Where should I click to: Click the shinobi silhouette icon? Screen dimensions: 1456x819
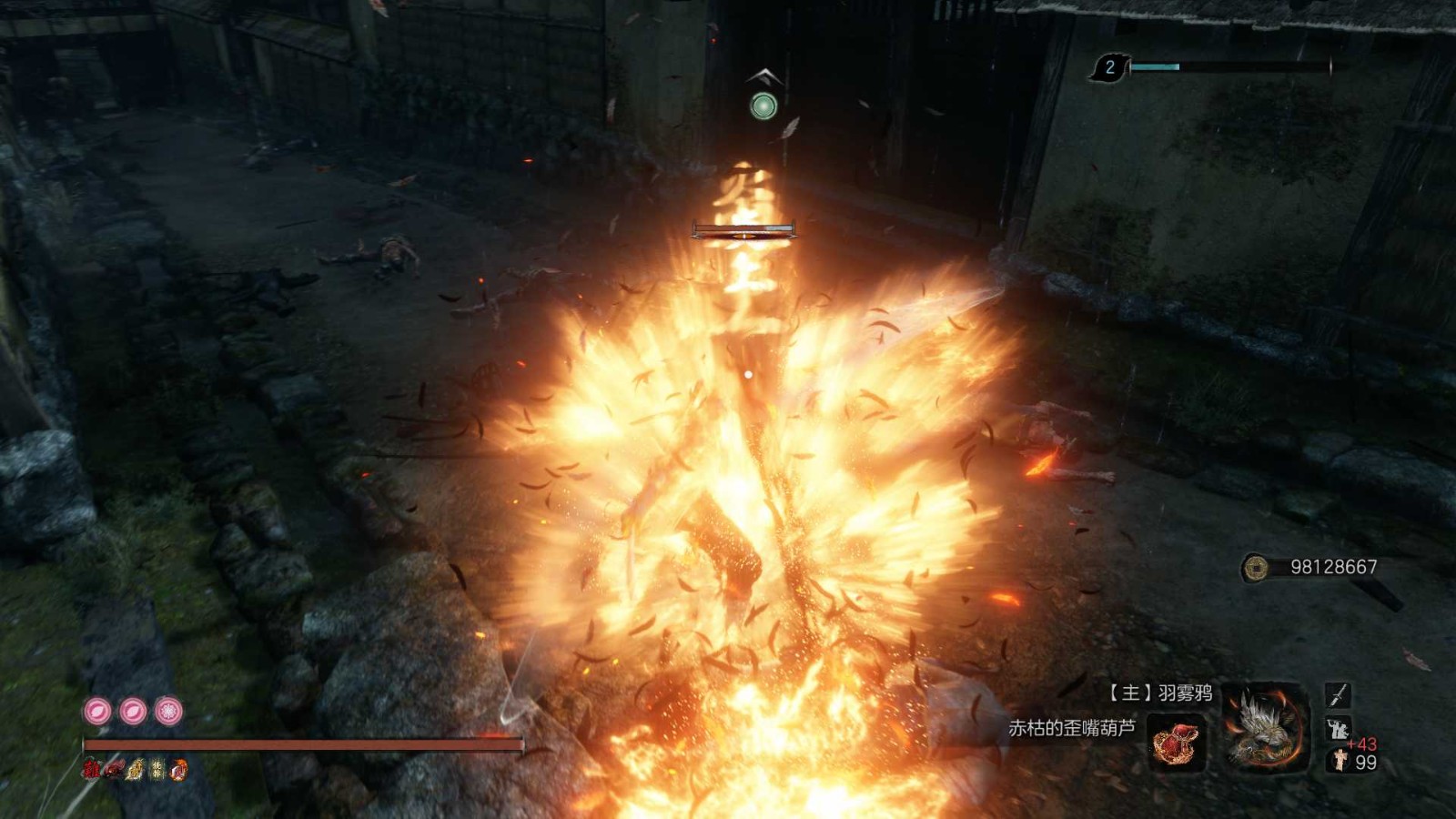(1337, 729)
